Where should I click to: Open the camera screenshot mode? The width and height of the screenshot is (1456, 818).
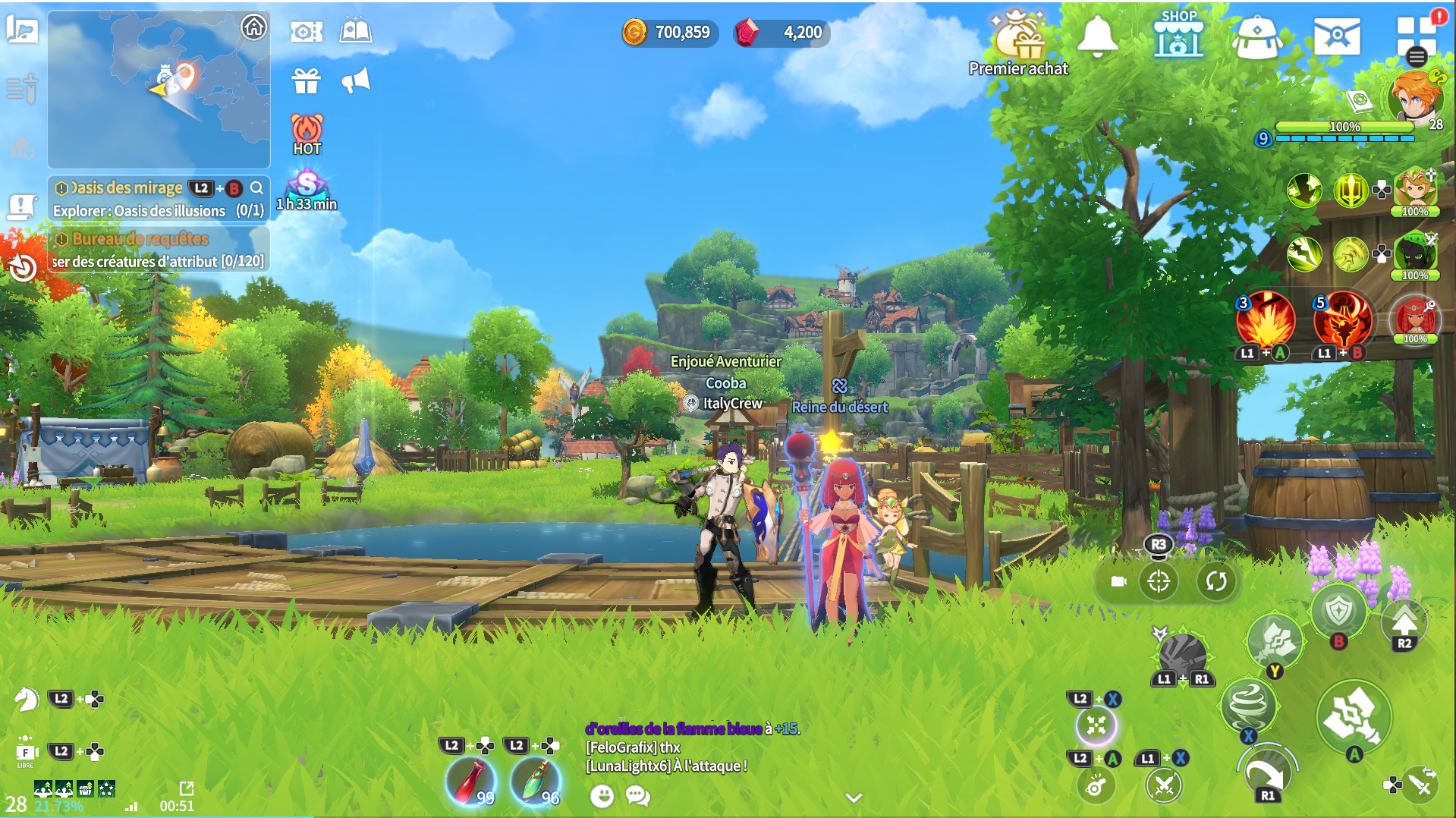(x=307, y=32)
